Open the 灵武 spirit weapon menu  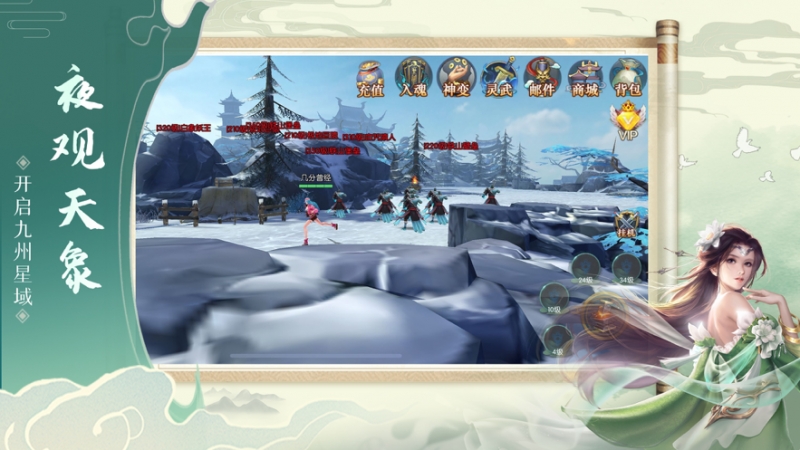click(x=498, y=77)
